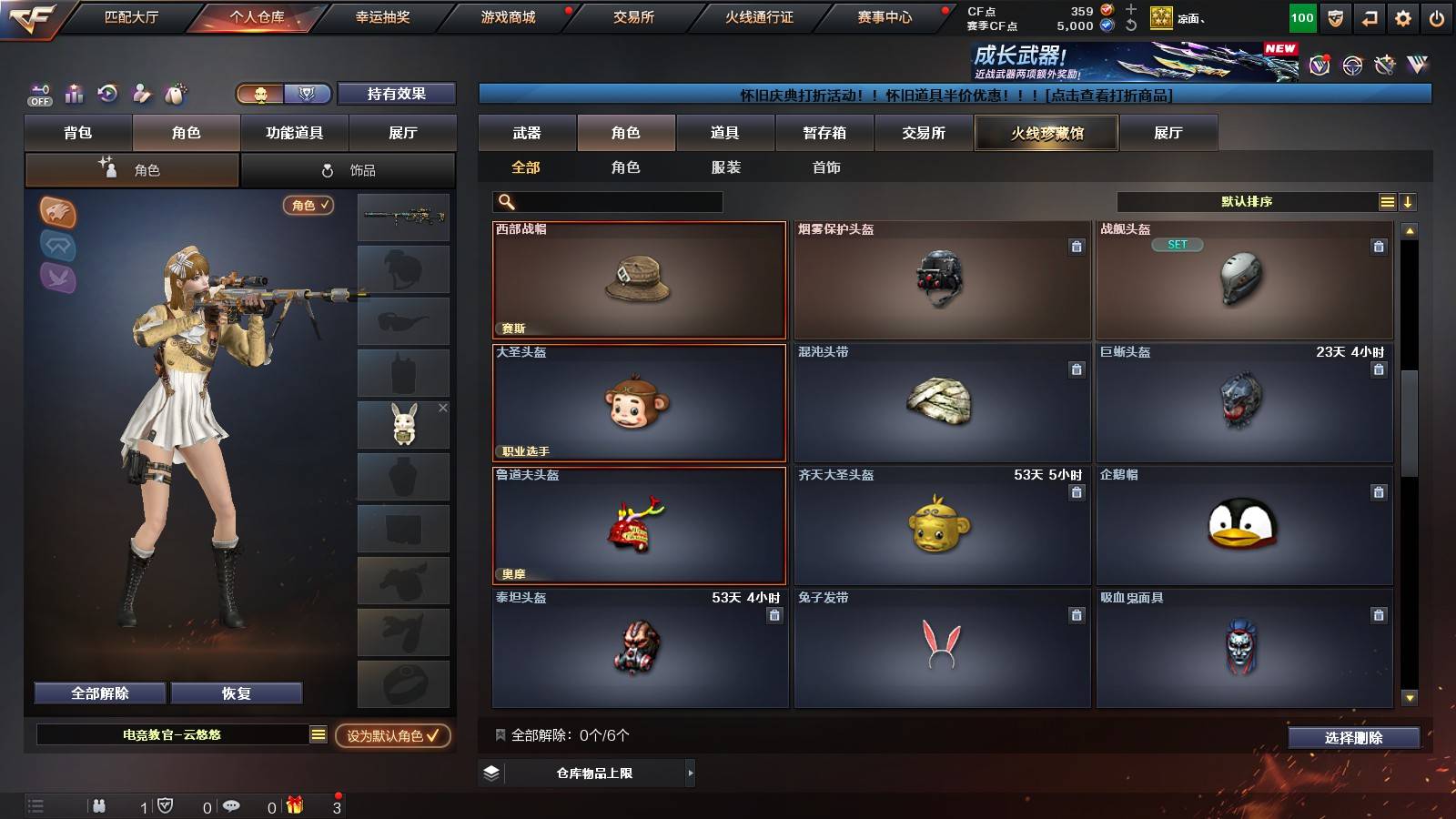Image resolution: width=1456 pixels, height=819 pixels.
Task: Turn on the OFF key toggle top left
Action: point(38,94)
